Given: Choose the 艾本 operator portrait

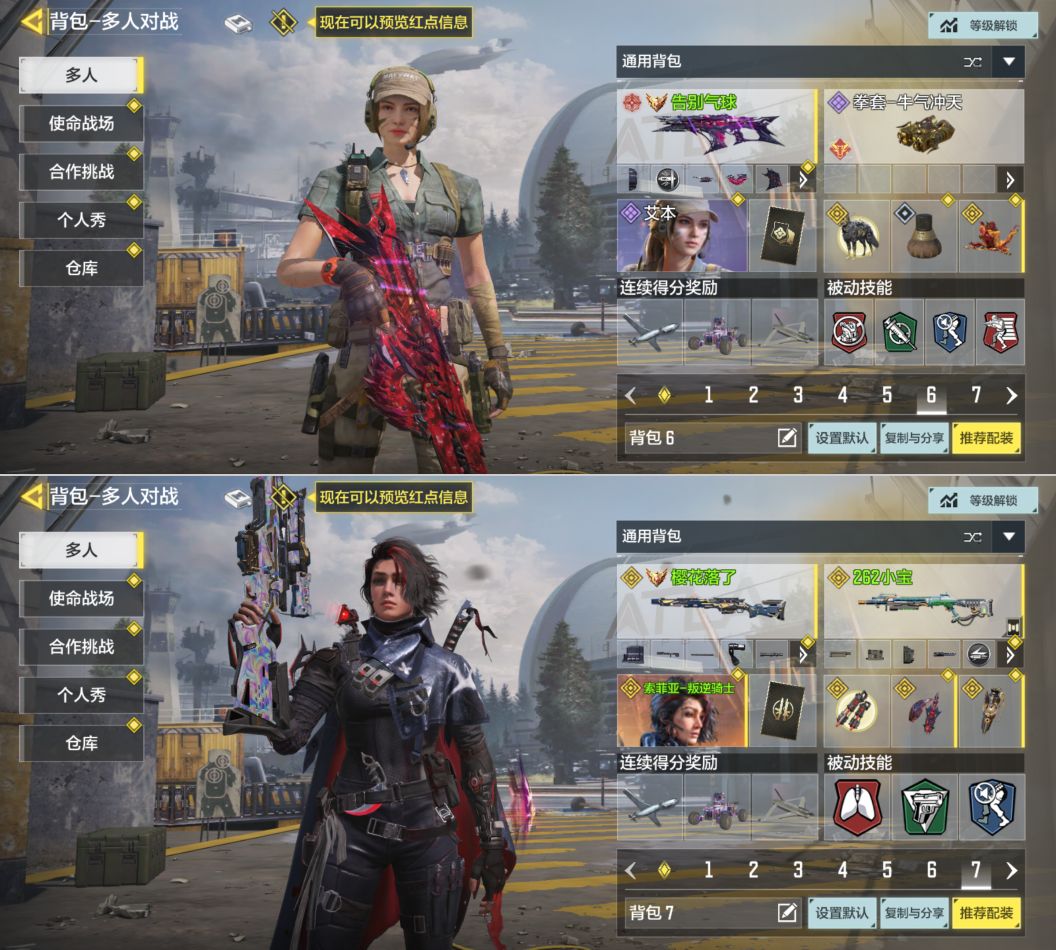Looking at the screenshot, I should (682, 236).
